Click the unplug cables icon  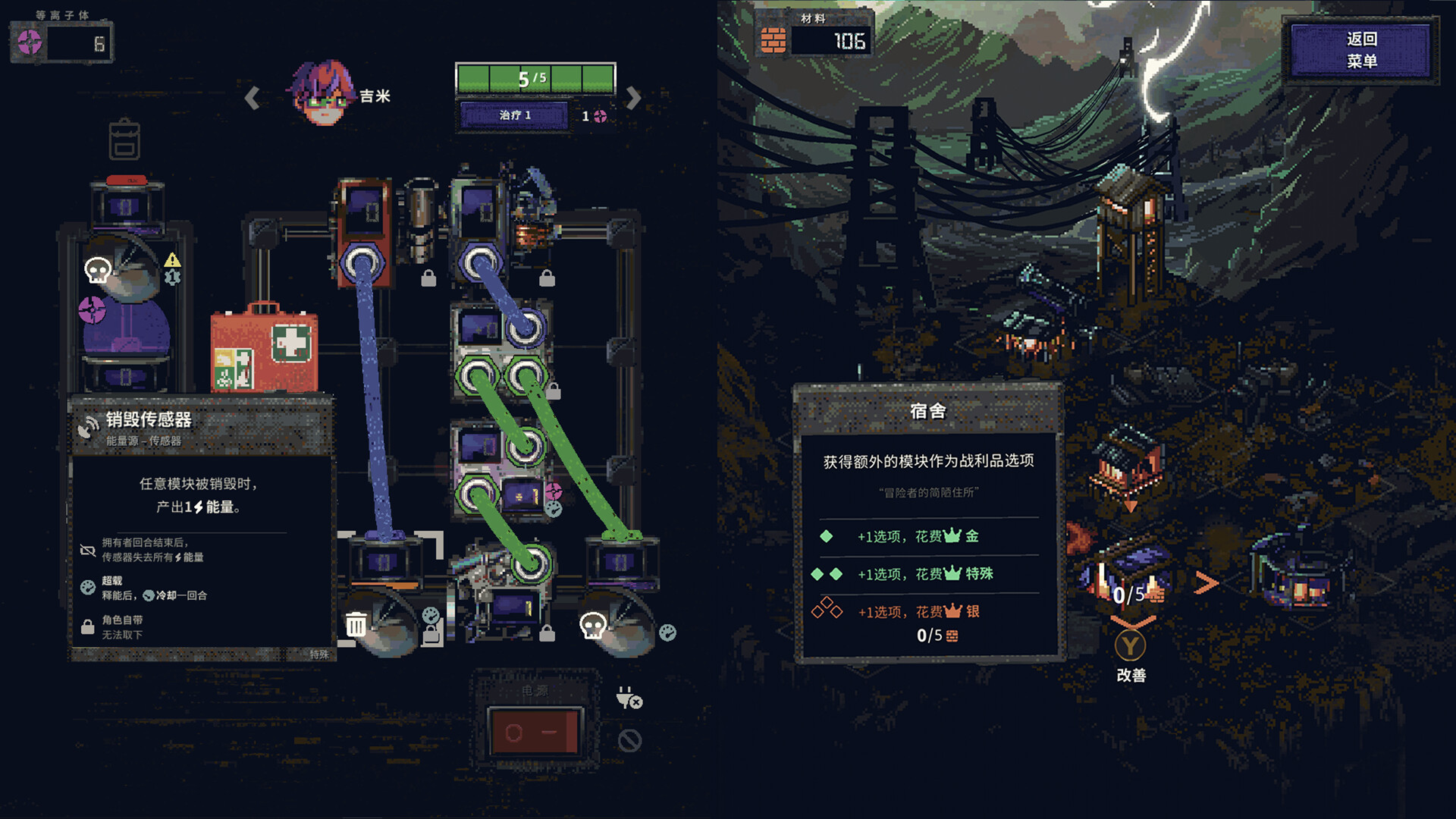pyautogui.click(x=629, y=698)
